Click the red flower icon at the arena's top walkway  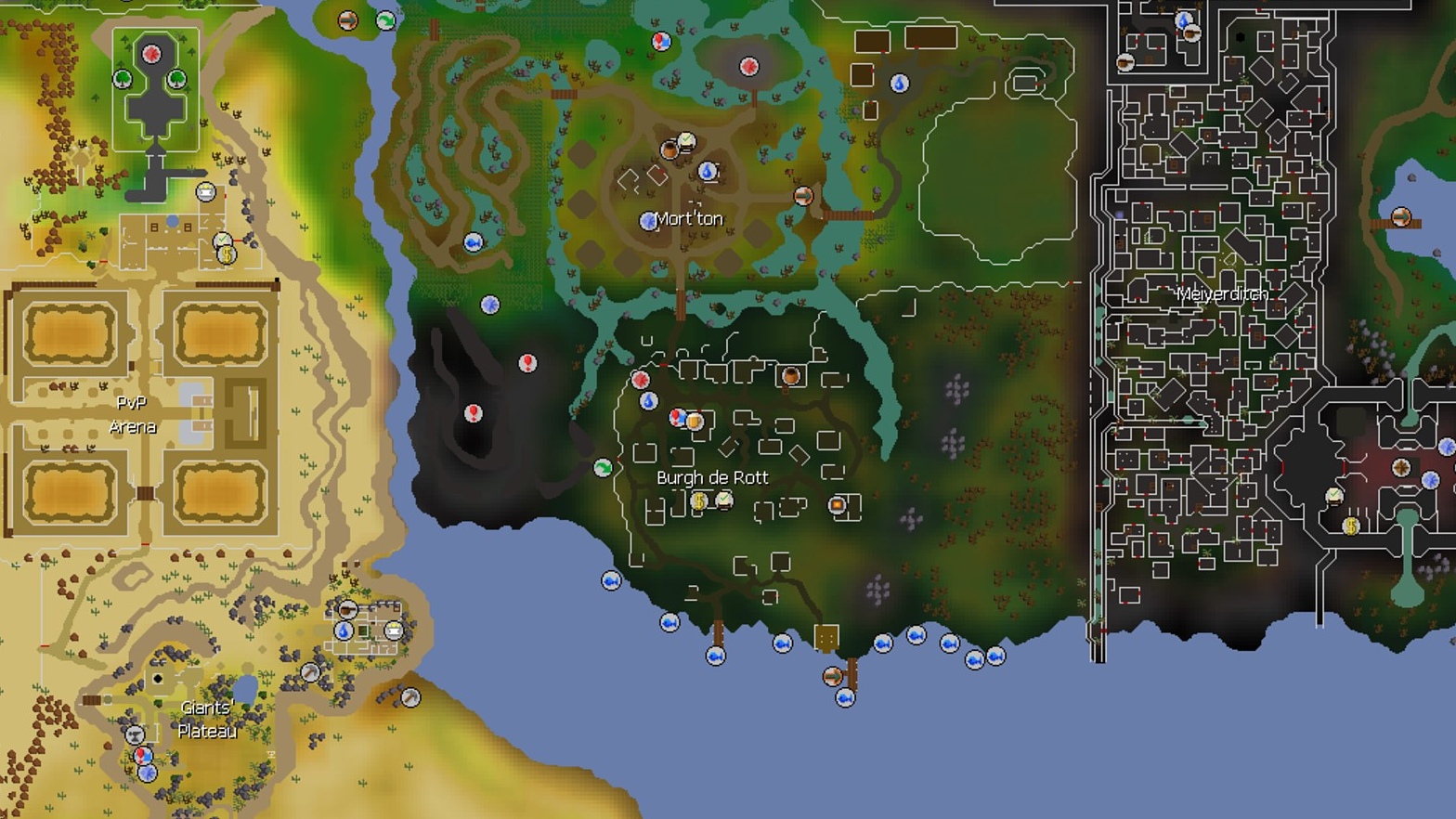[x=151, y=53]
